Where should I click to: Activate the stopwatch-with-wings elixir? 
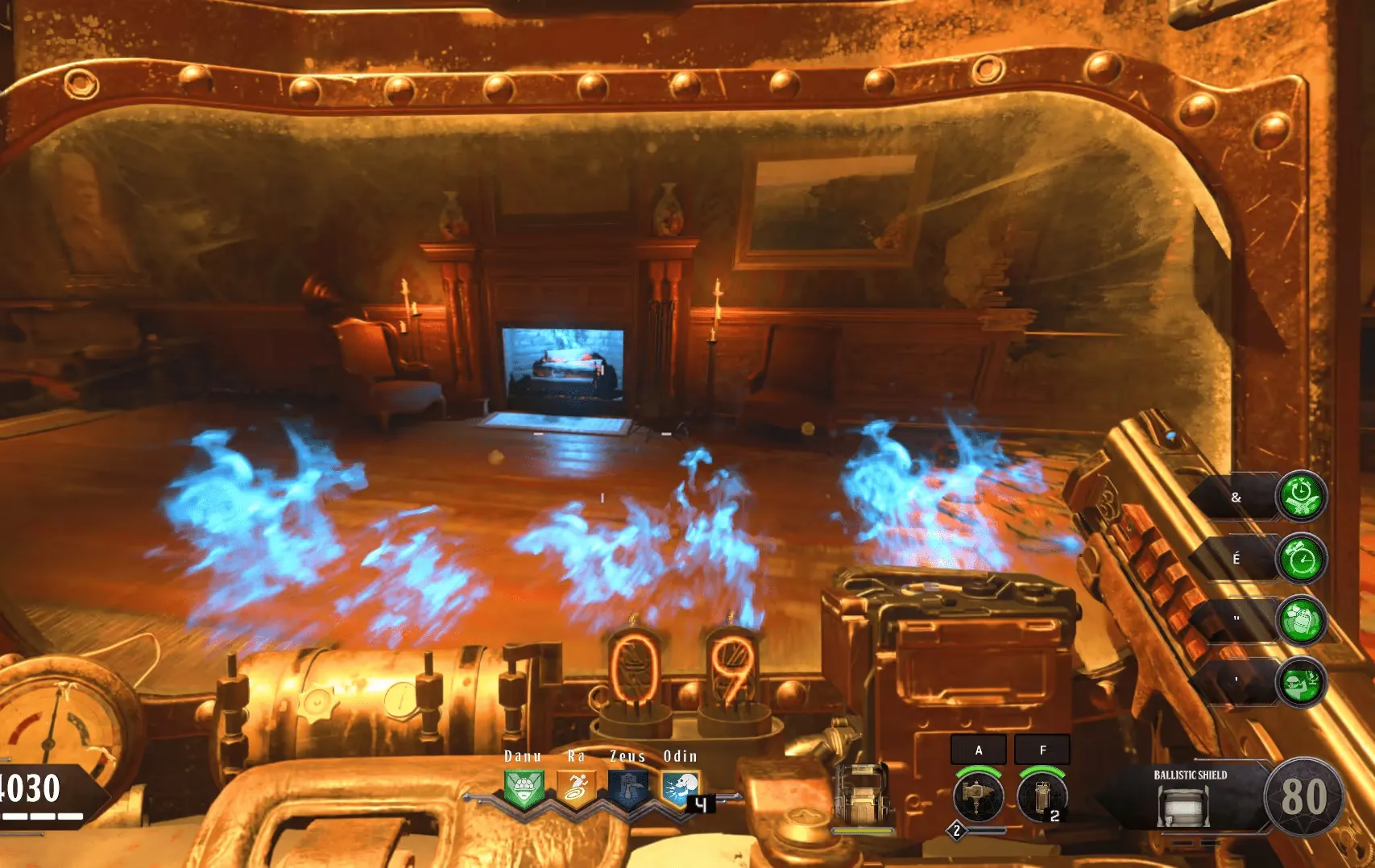tap(1301, 497)
